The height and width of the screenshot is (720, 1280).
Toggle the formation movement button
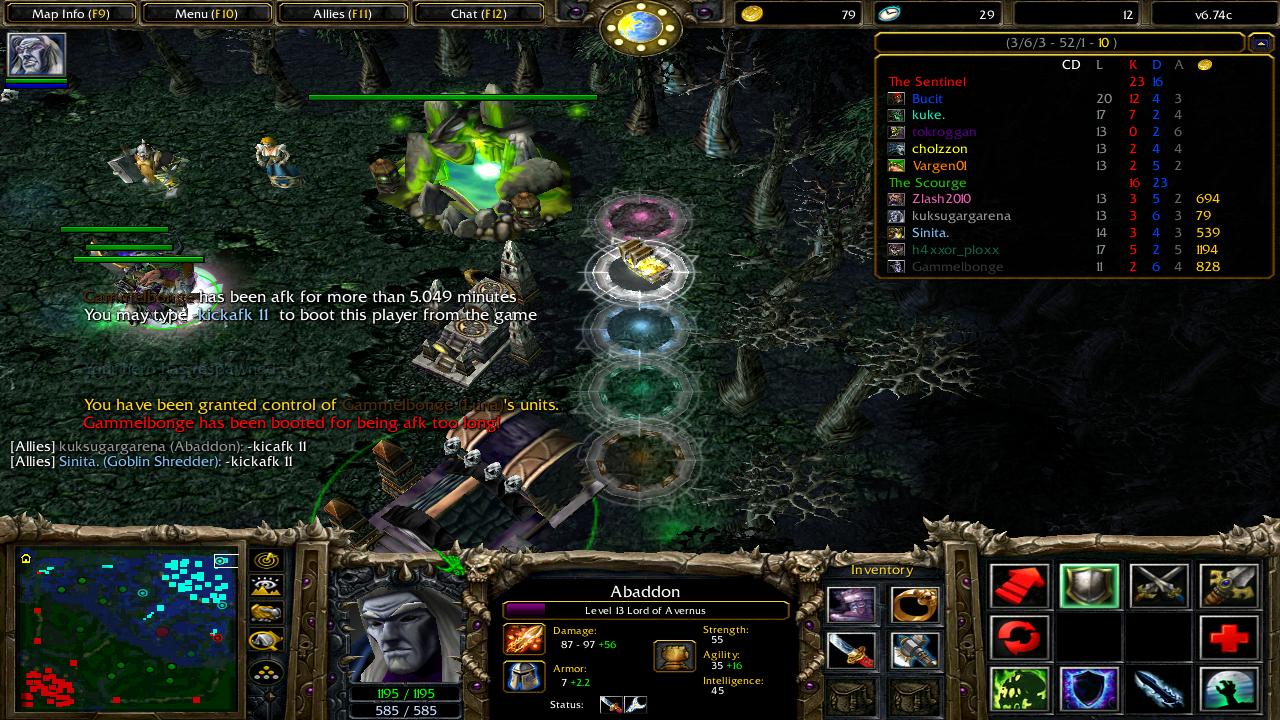[x=267, y=669]
